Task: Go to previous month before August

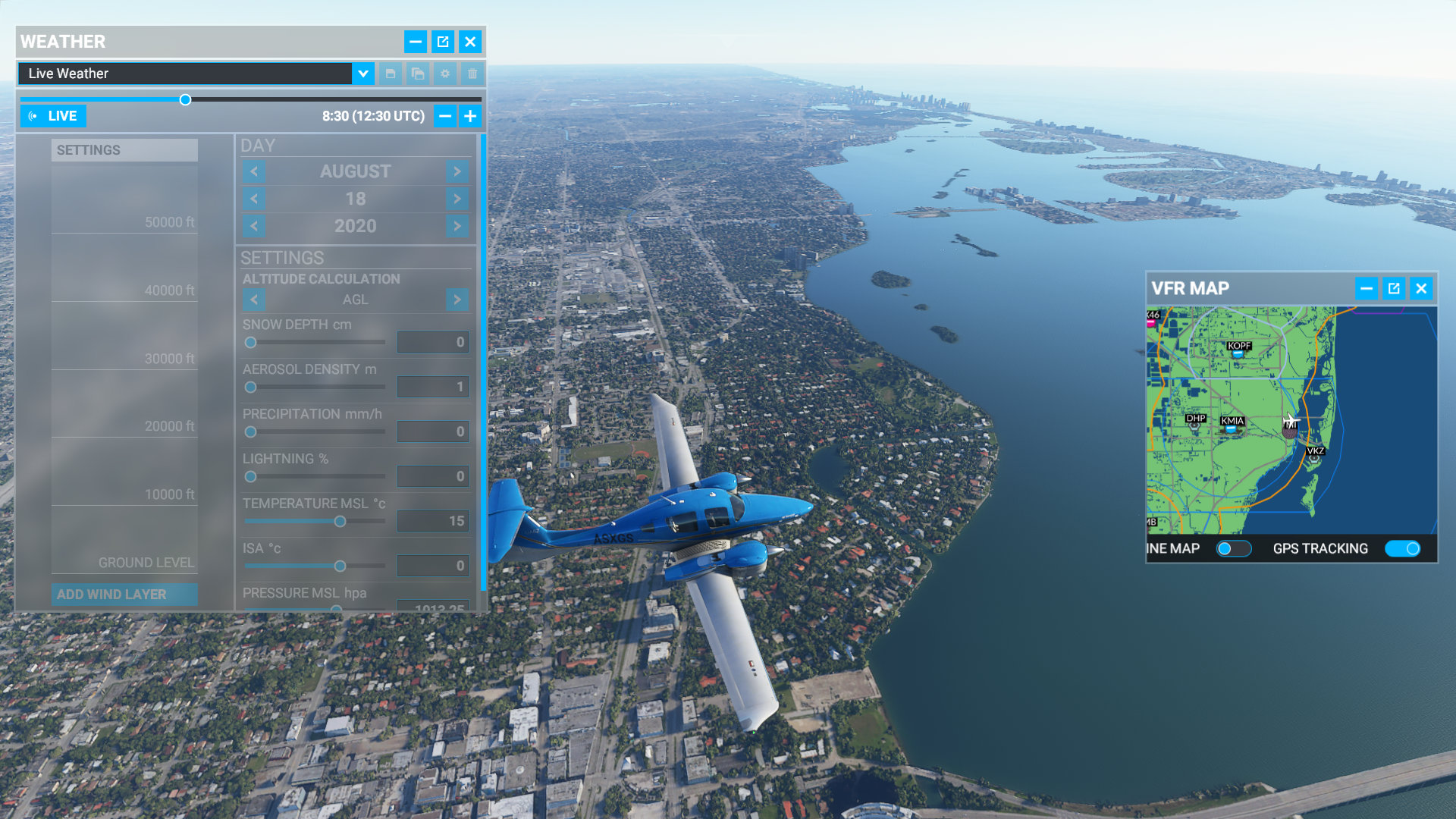Action: tap(254, 171)
